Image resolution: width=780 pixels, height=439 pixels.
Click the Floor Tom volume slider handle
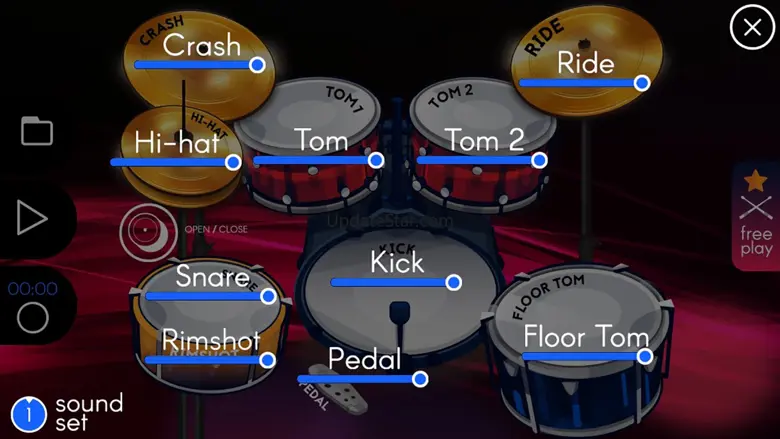[x=645, y=356]
